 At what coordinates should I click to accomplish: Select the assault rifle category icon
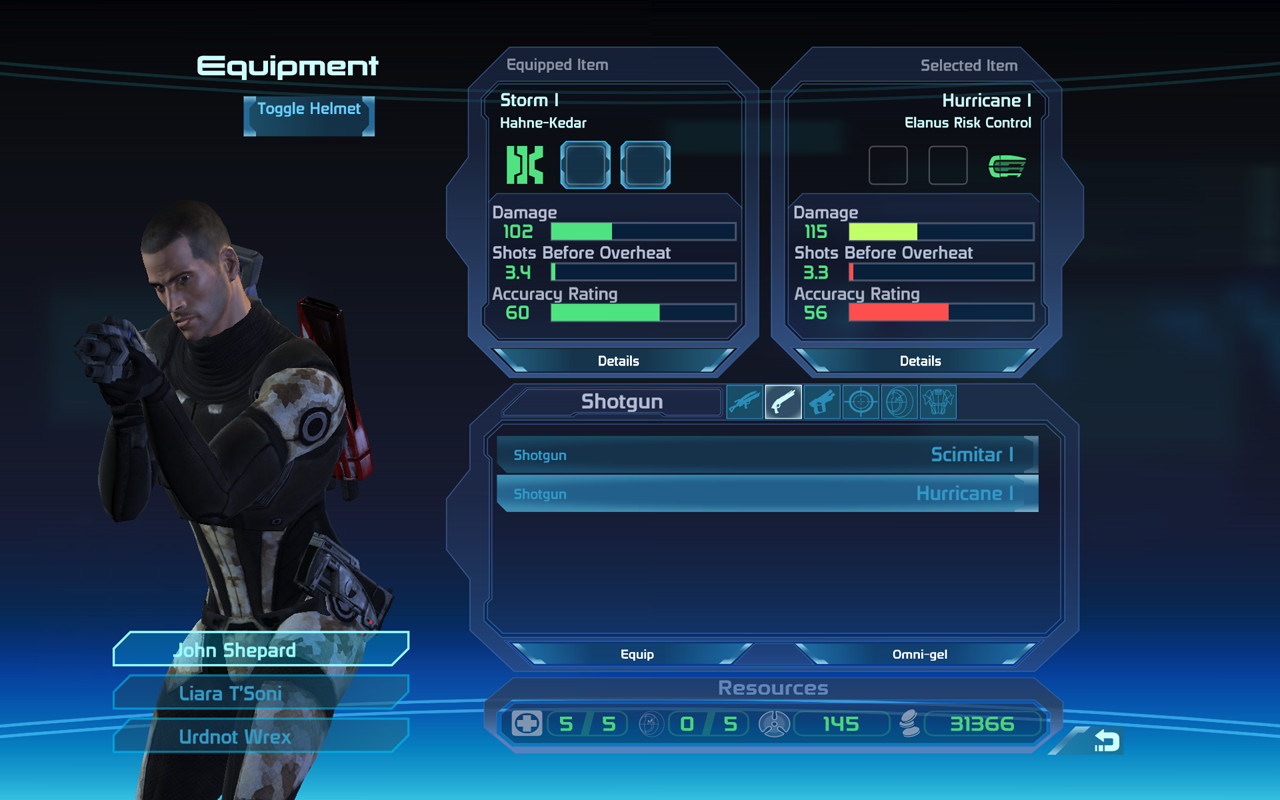744,401
